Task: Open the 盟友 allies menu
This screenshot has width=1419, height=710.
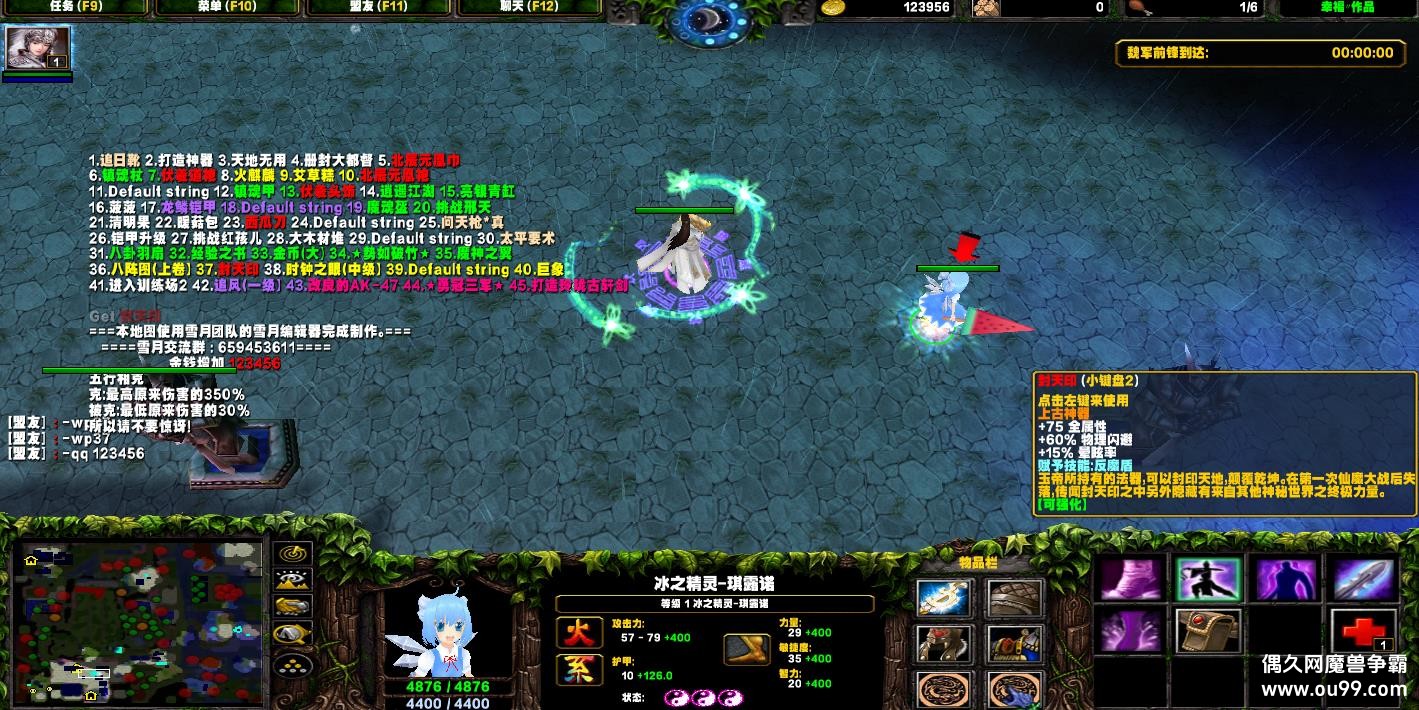Action: (x=380, y=8)
